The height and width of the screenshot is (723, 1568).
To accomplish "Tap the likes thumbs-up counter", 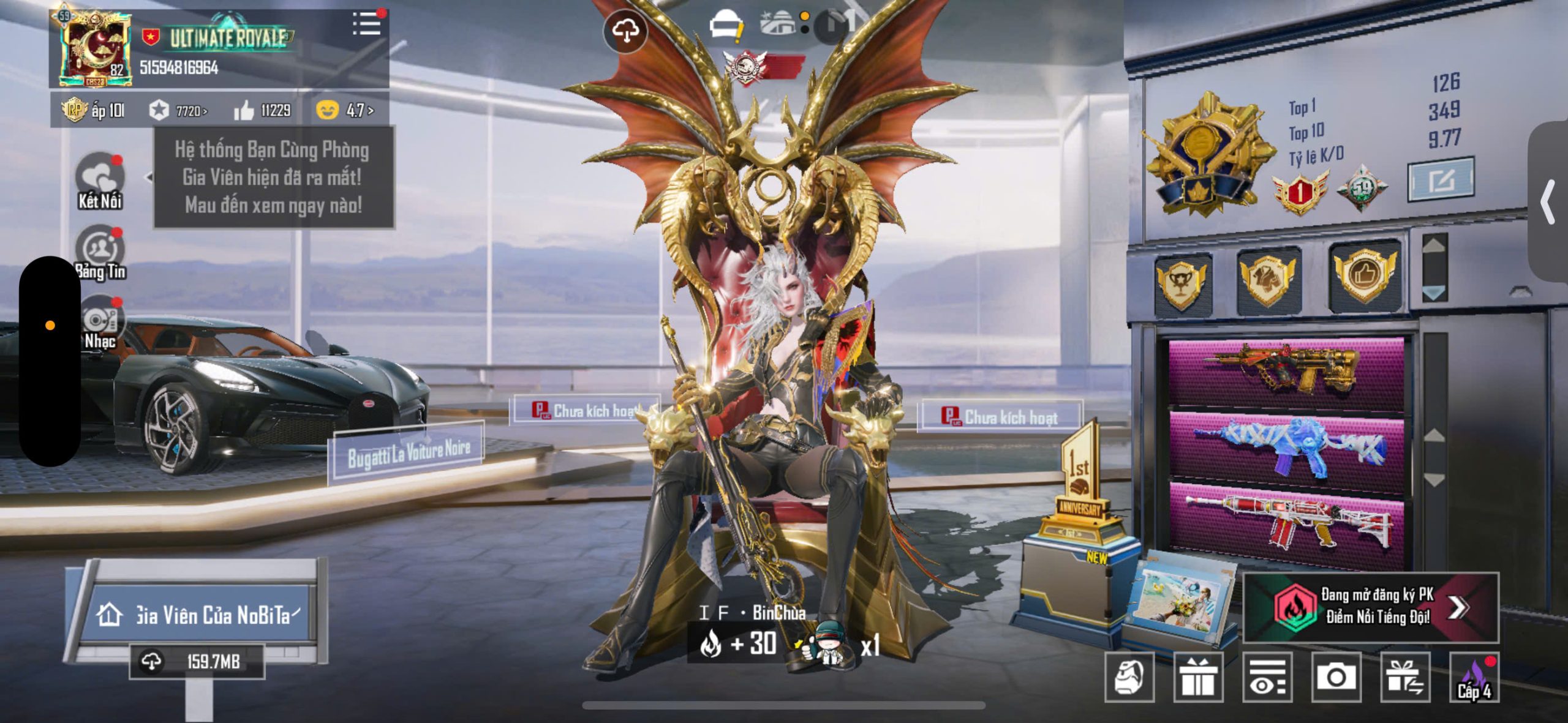I will coord(262,111).
